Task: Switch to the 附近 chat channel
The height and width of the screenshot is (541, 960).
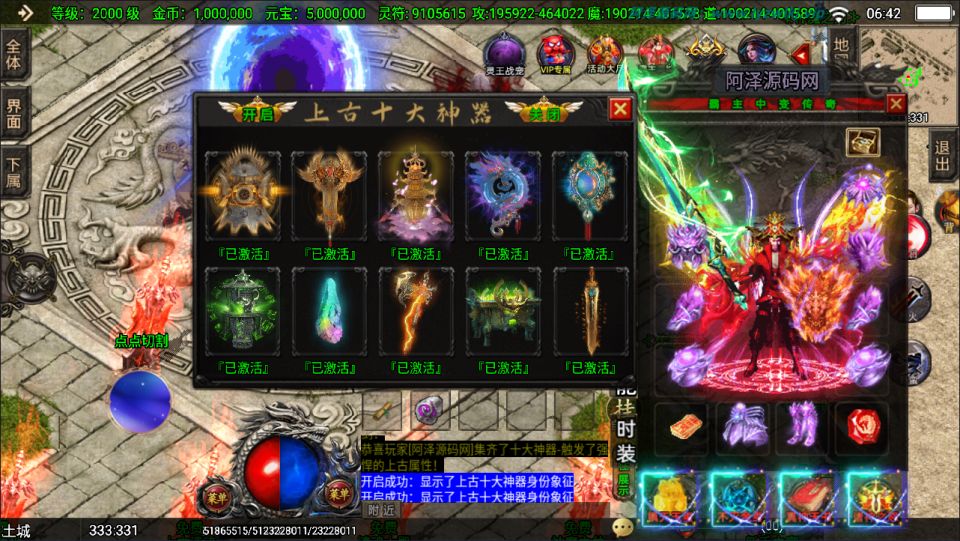Action: click(x=381, y=510)
